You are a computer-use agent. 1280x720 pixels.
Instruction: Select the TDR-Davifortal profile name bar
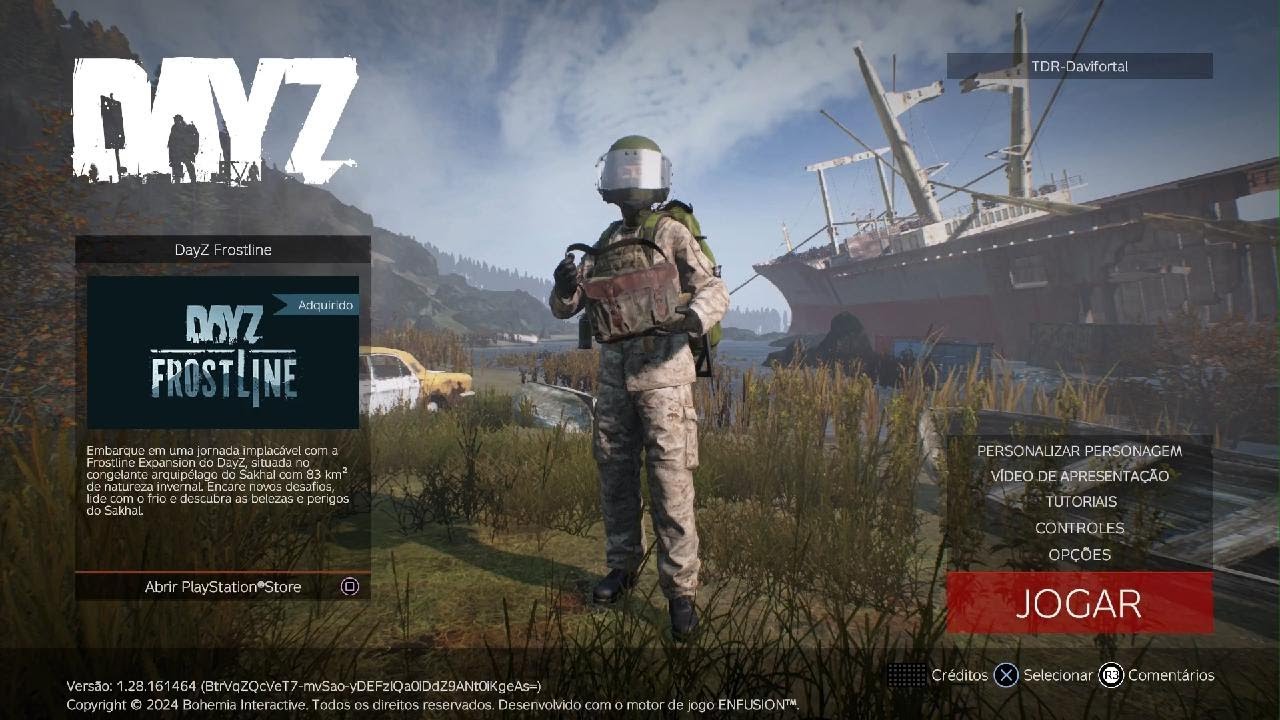pos(1079,66)
